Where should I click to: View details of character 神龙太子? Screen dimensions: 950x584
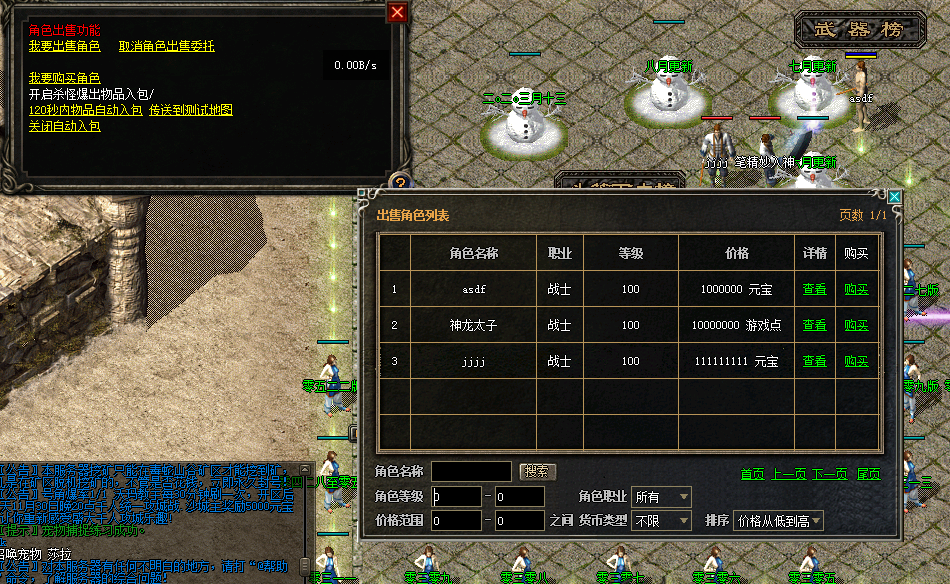click(815, 326)
